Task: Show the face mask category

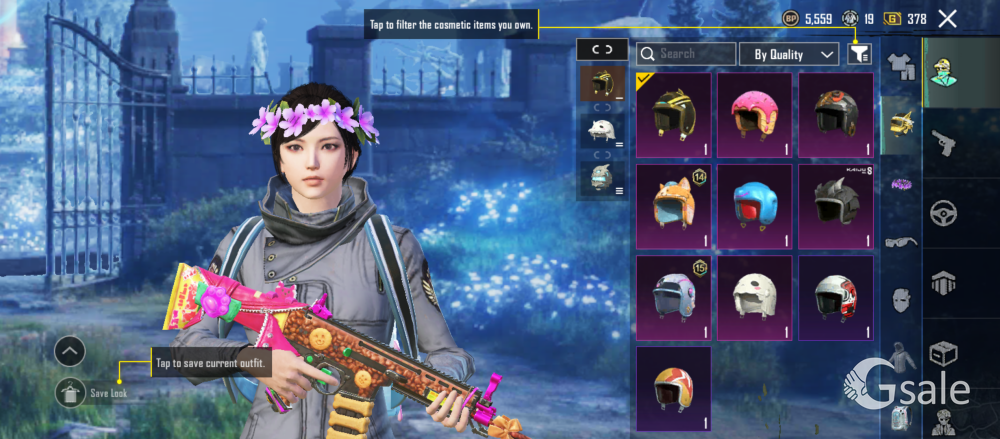Action: click(900, 298)
